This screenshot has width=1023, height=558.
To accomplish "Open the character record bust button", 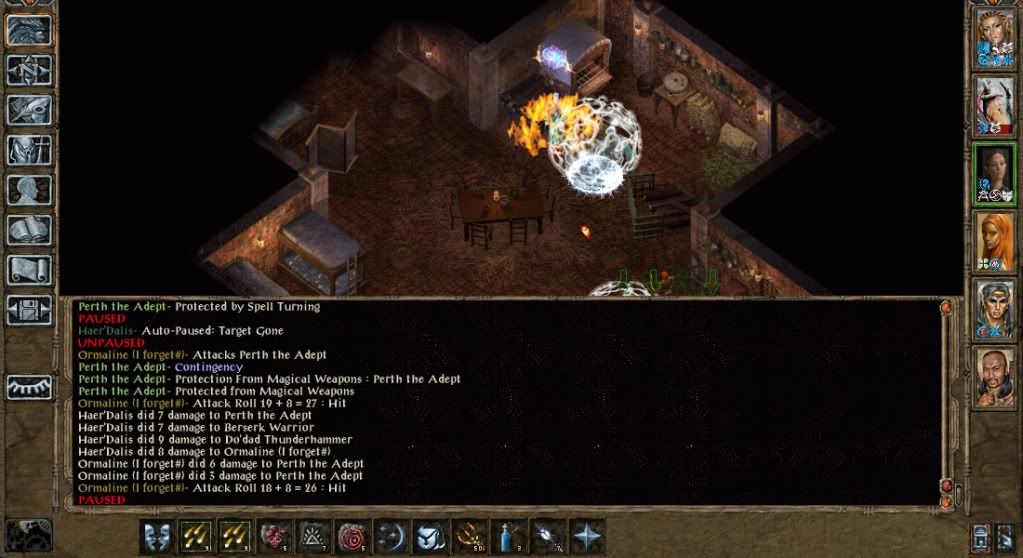I will pyautogui.click(x=29, y=190).
